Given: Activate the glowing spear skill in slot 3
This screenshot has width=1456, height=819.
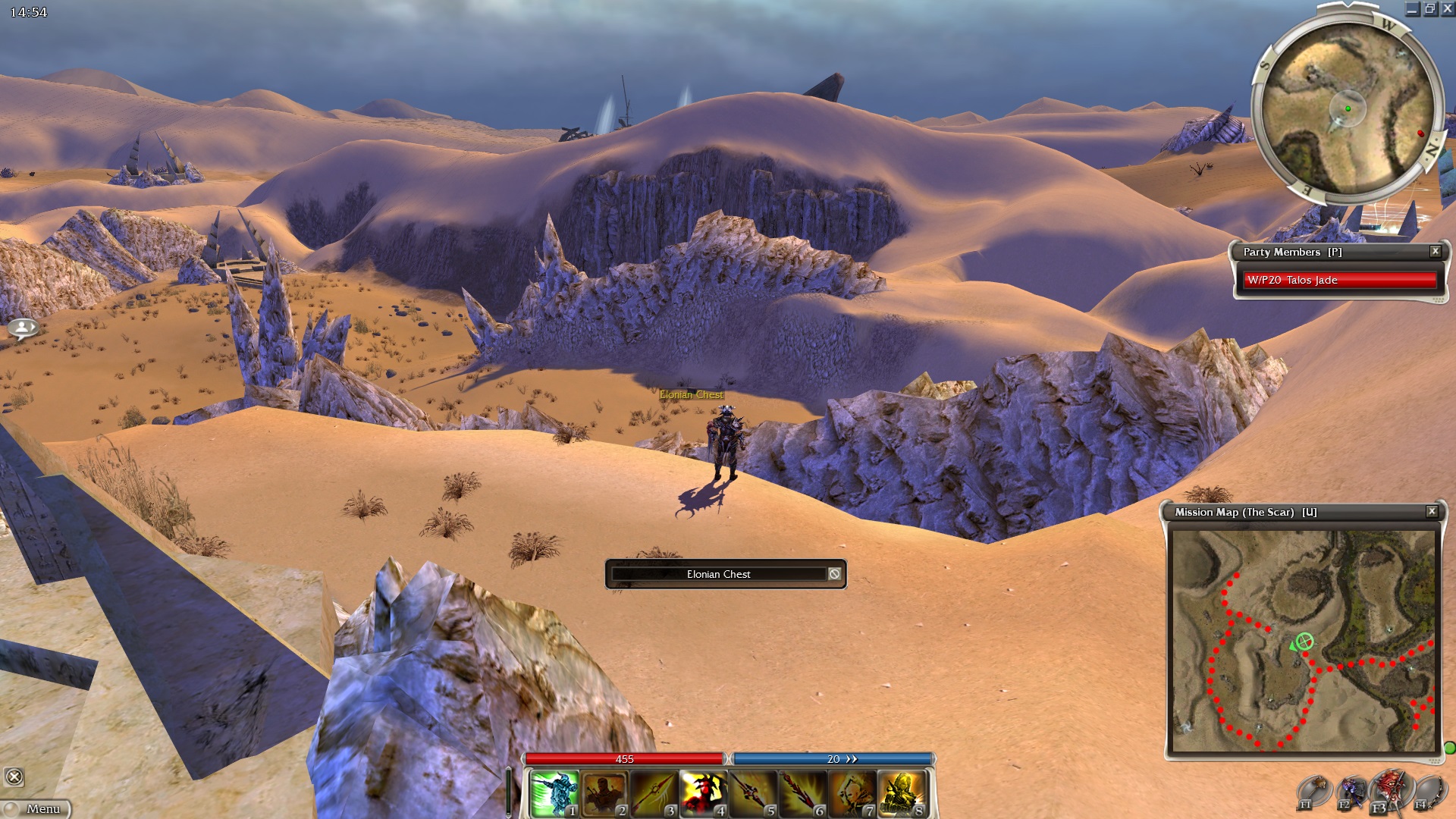Looking at the screenshot, I should 654,793.
